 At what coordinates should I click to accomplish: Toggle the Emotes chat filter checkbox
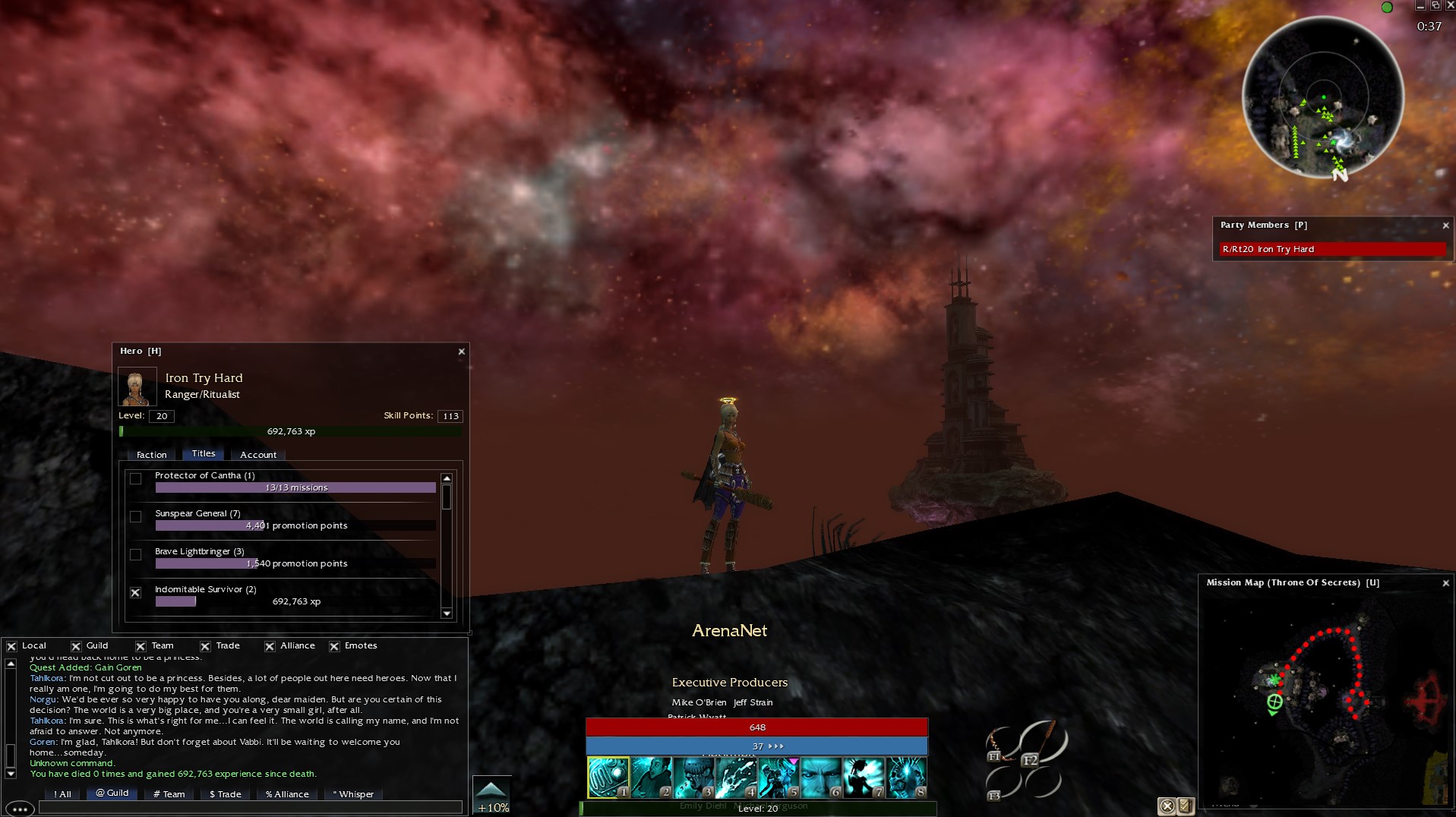tap(334, 646)
